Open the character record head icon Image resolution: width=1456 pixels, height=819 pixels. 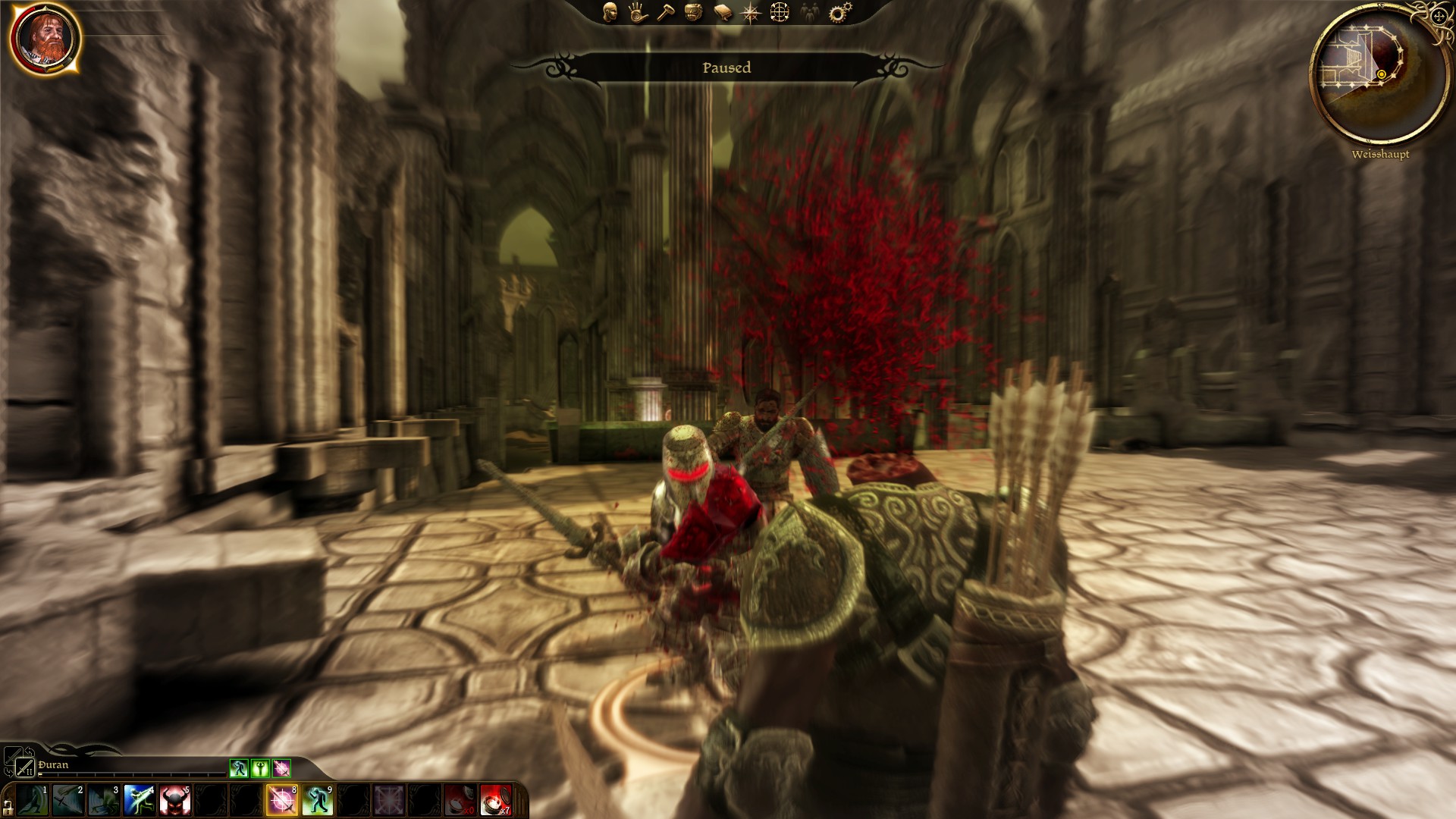click(610, 12)
